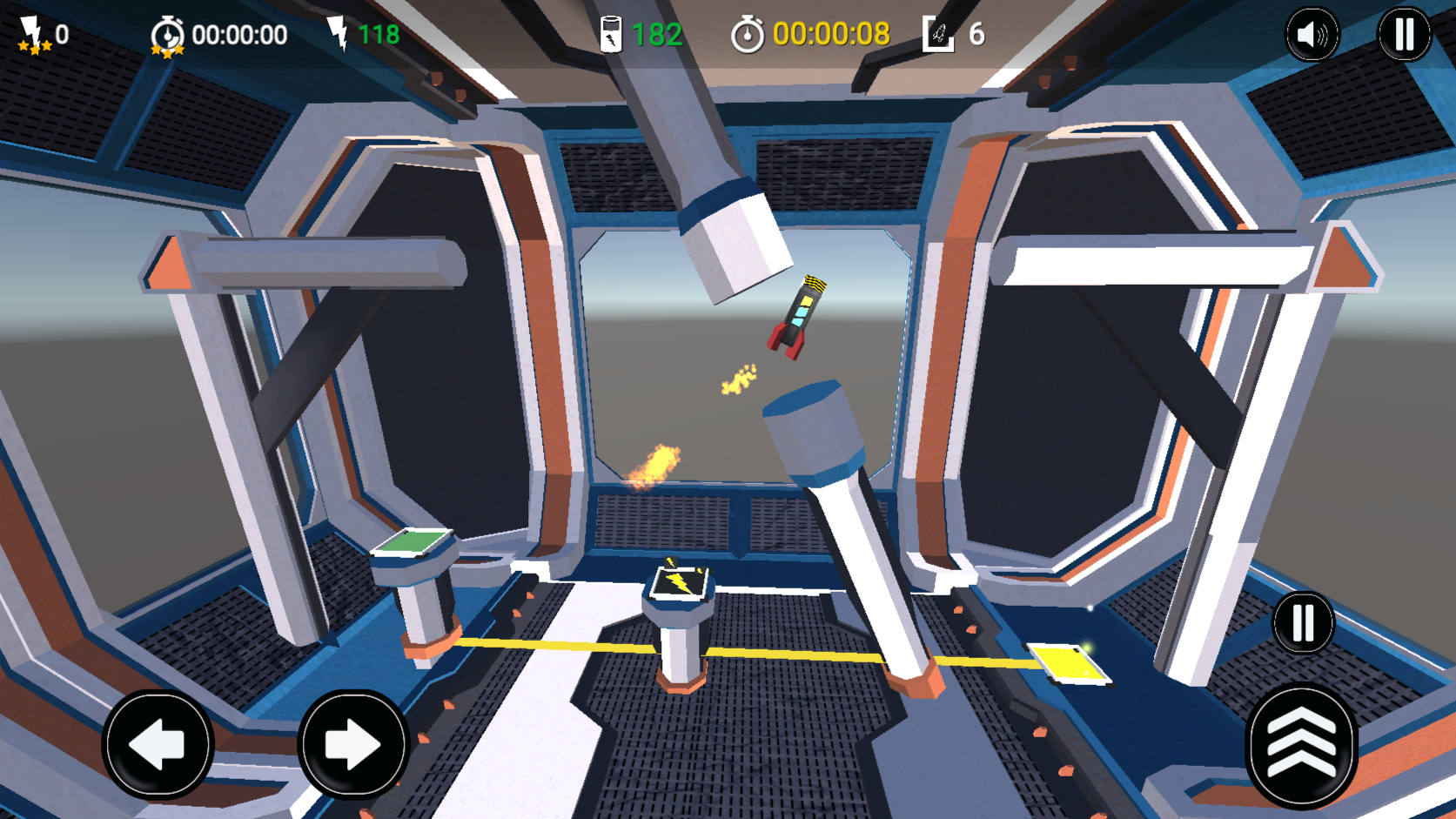Image resolution: width=1456 pixels, height=819 pixels.
Task: Activate the triple-chevron thrust booster
Action: 1301,746
